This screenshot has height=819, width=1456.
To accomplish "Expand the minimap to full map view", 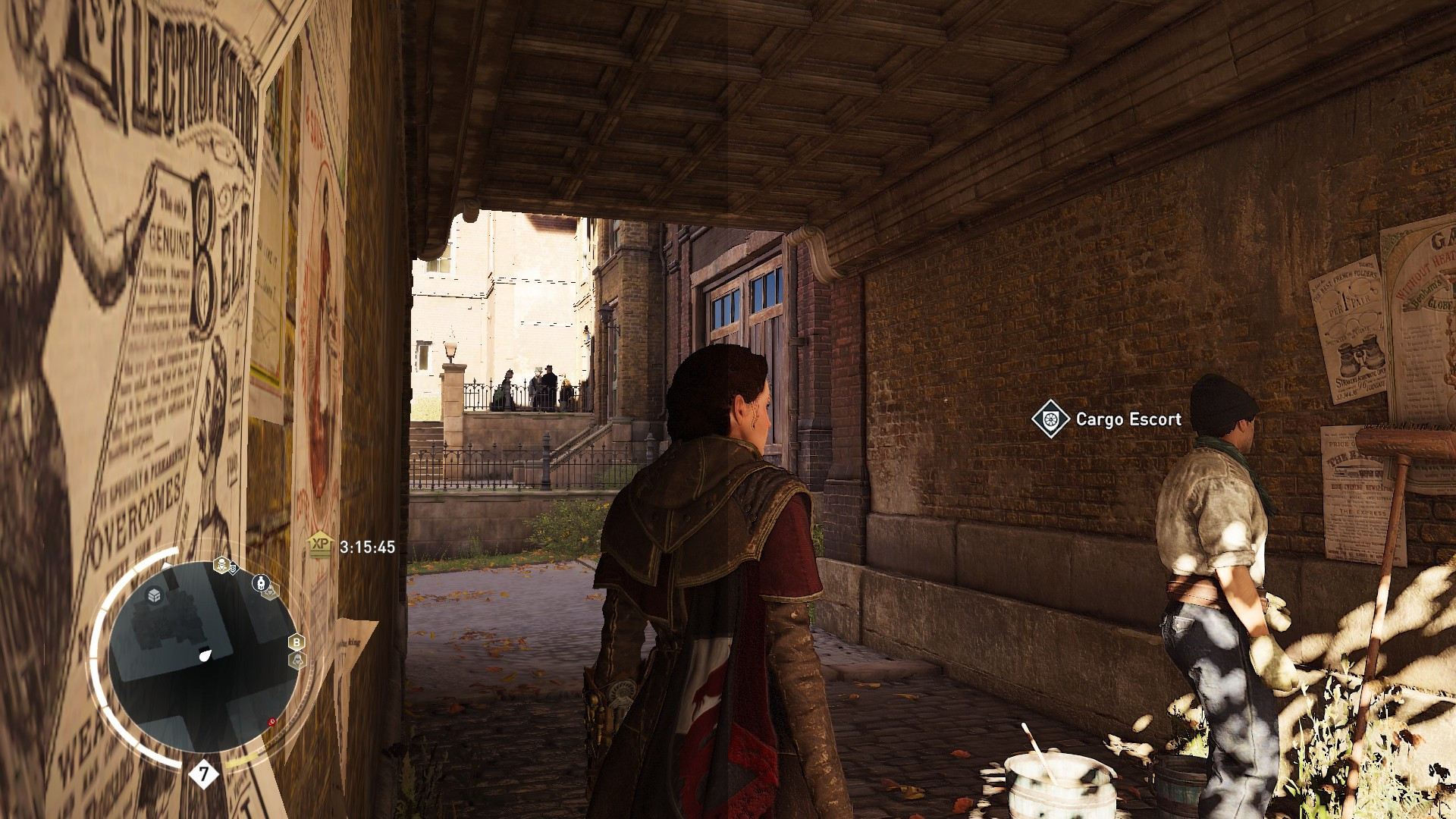I will 203,652.
